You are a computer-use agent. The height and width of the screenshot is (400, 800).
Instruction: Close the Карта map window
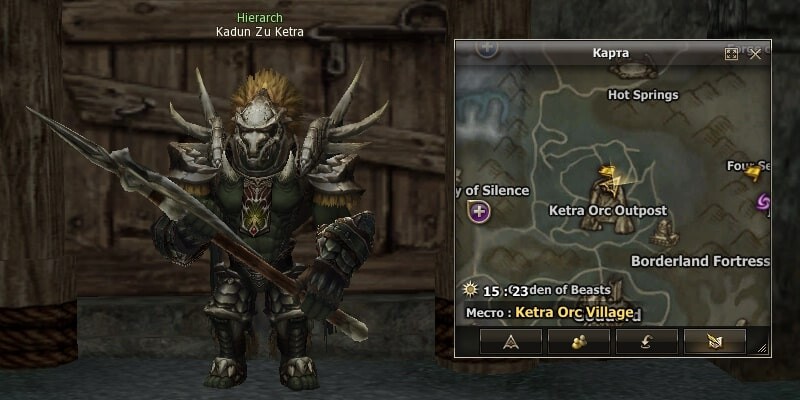pos(755,54)
